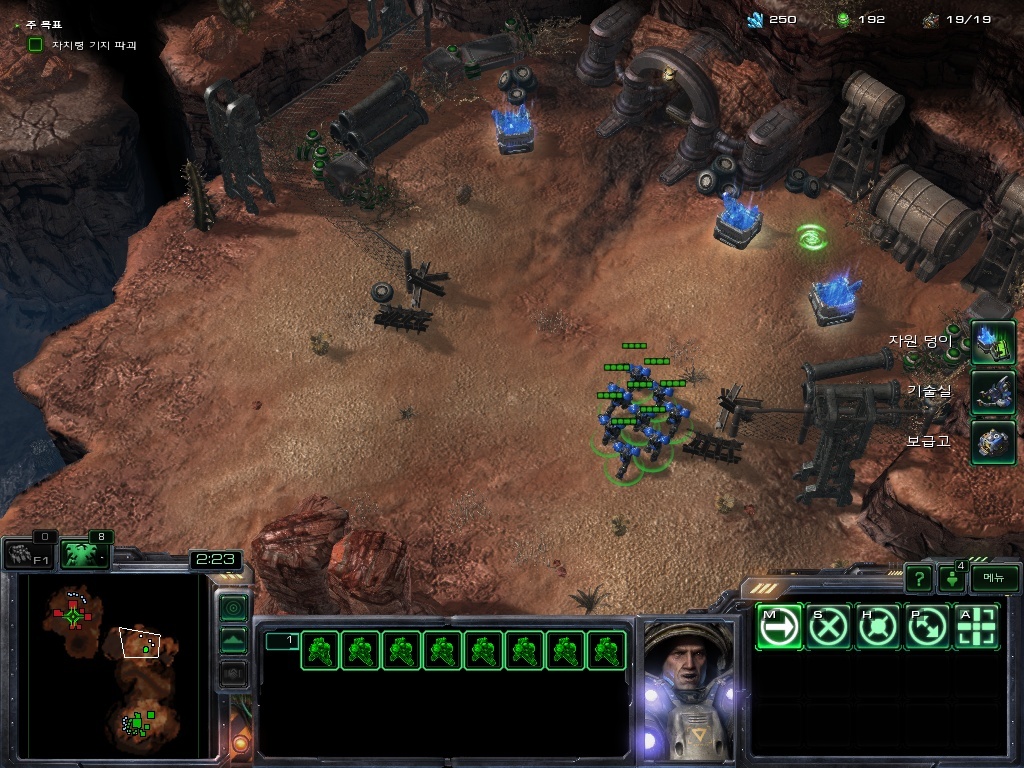Issue the Stop command
Image resolution: width=1024 pixels, height=768 pixels.
pyautogui.click(x=829, y=627)
